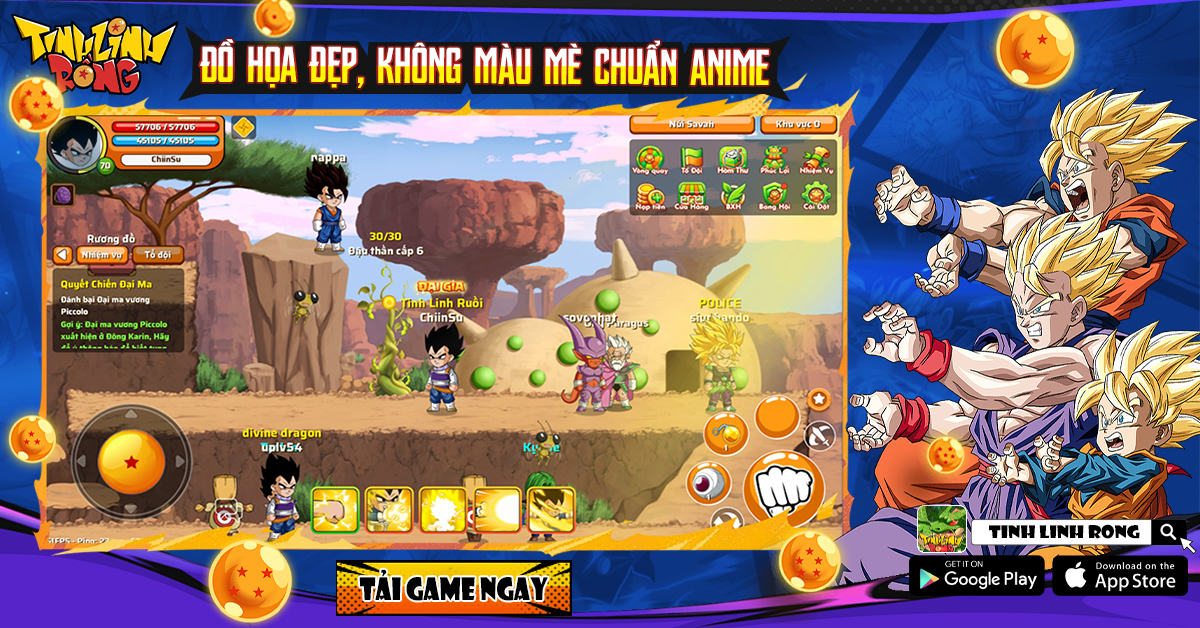Activate the glowing punch skill icon
The height and width of the screenshot is (628, 1200).
(x=335, y=510)
